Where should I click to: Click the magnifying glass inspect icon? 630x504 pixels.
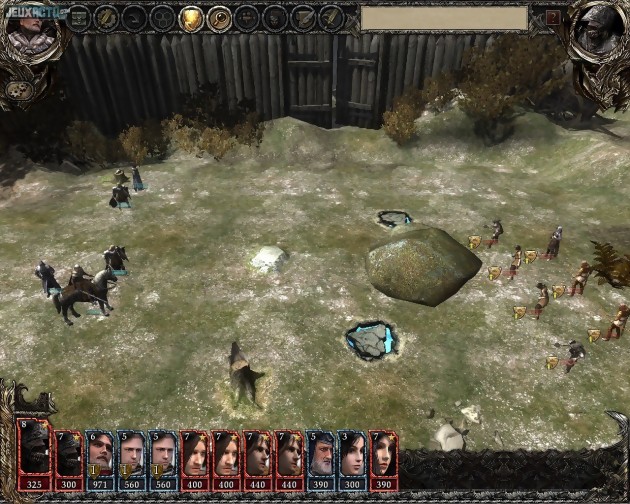click(218, 18)
